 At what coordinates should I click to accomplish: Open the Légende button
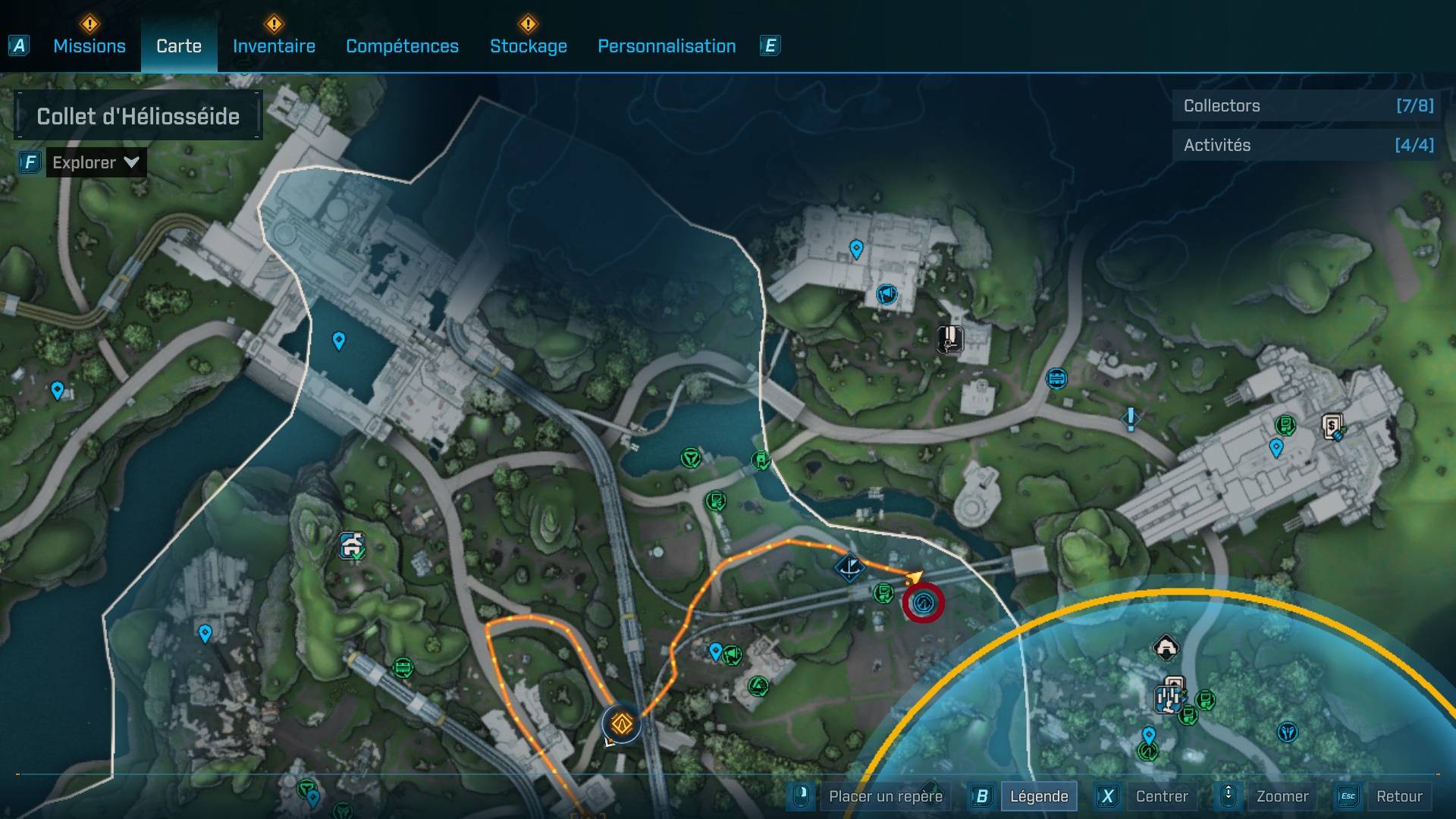pos(1038,796)
